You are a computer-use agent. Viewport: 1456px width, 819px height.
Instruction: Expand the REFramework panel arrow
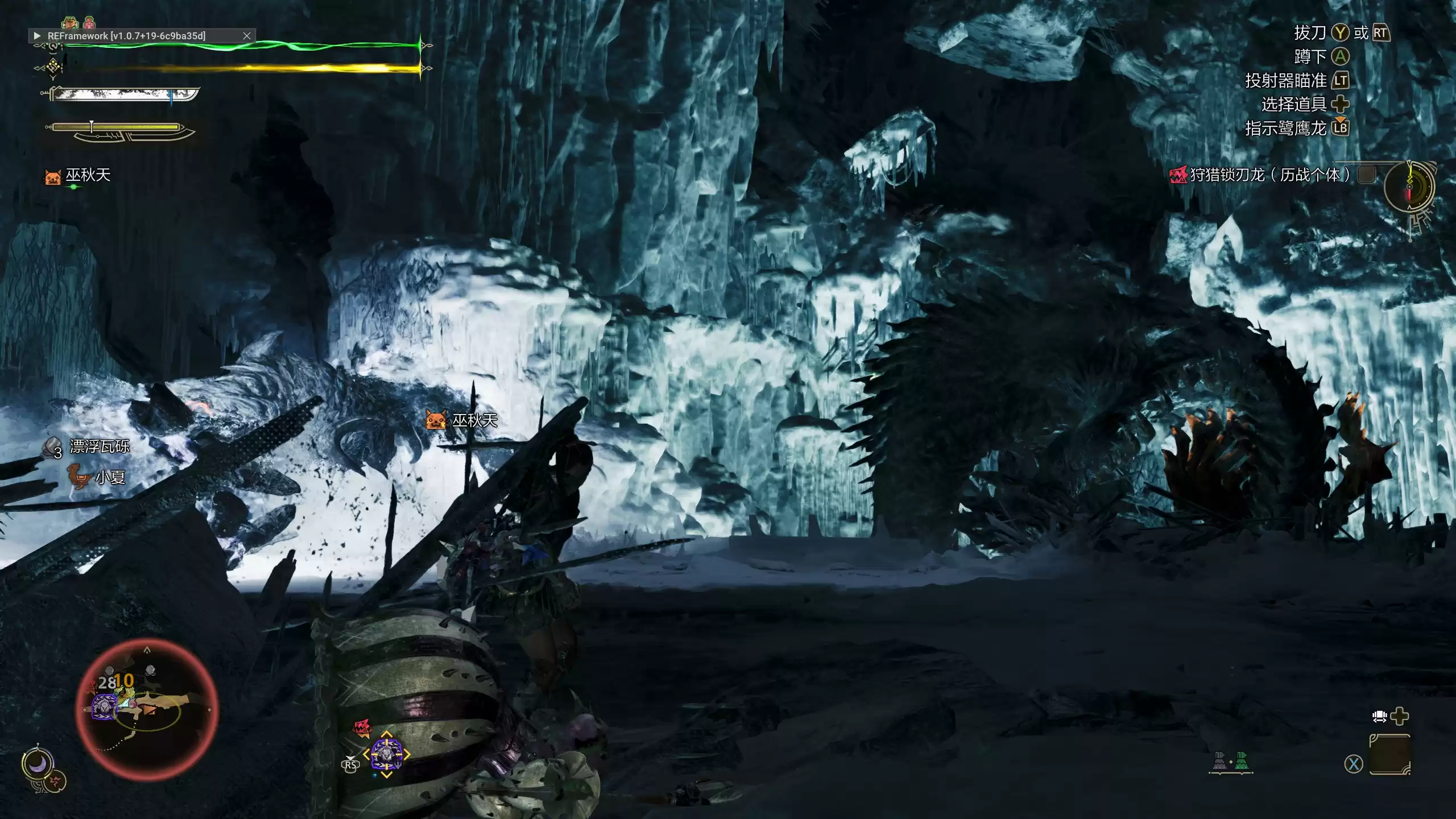point(38,36)
